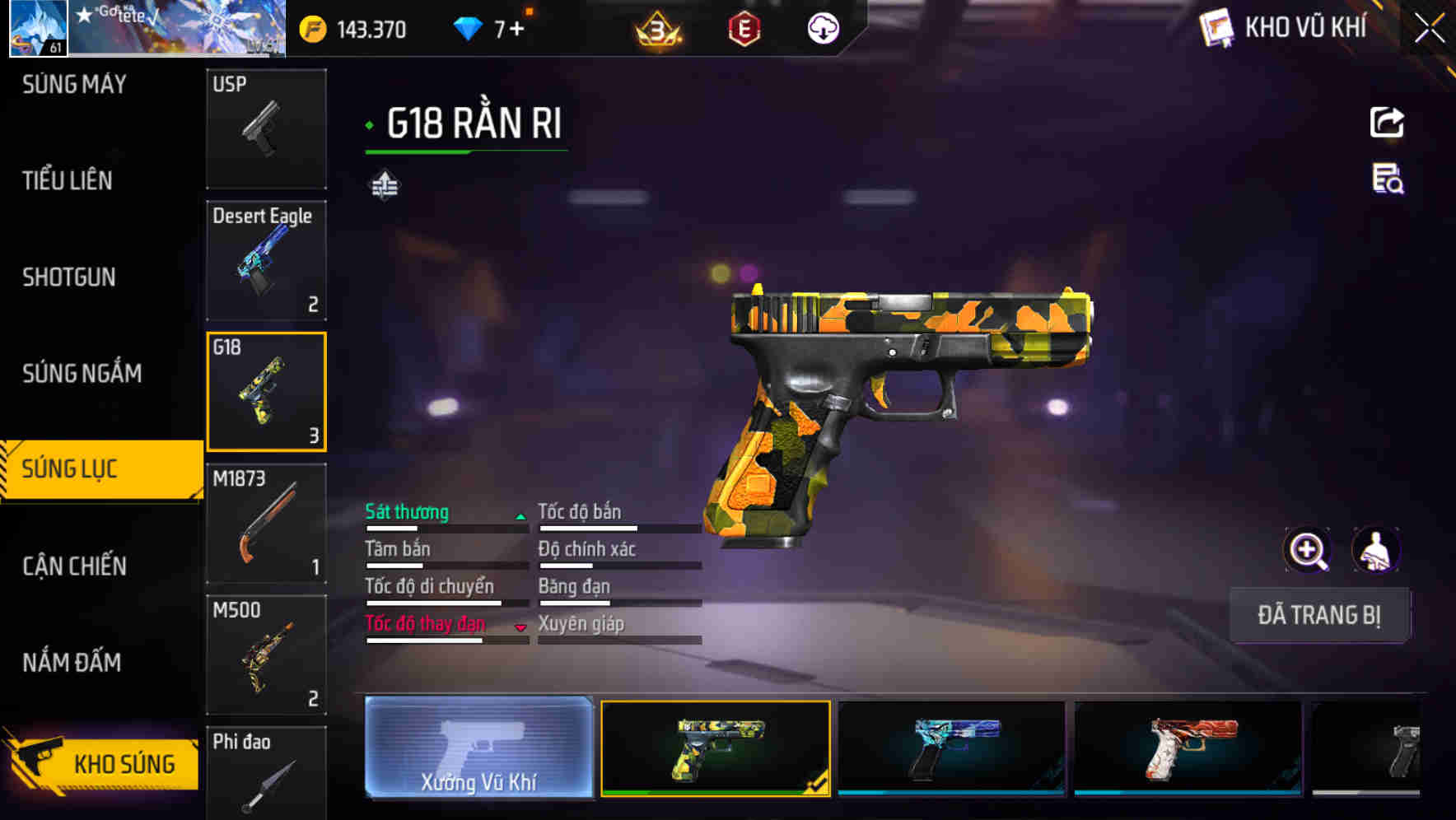This screenshot has width=1456, height=820.
Task: Open the SÚNG NGẮM weapon category
Action: (x=82, y=373)
